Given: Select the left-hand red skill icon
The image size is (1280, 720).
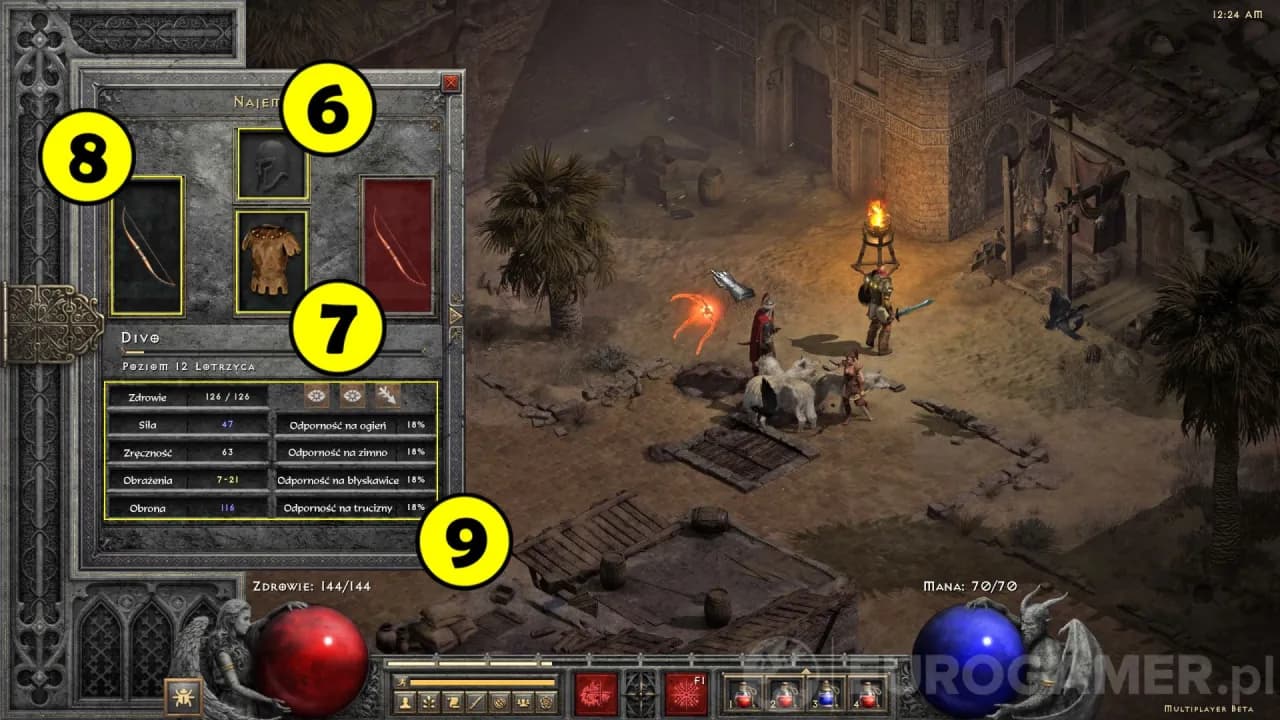Looking at the screenshot, I should tap(596, 694).
